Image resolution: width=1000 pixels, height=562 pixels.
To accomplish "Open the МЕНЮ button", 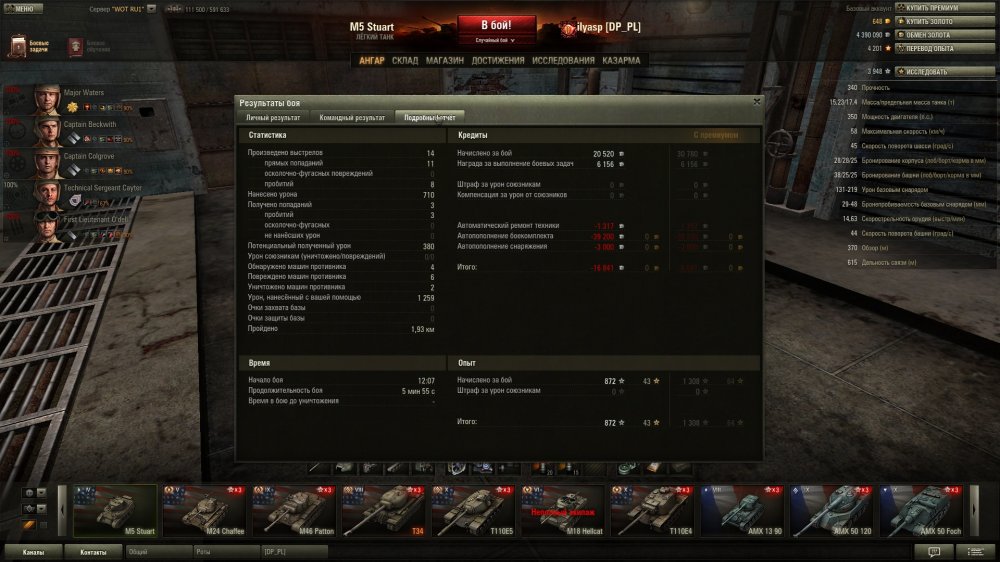I will (x=22, y=7).
